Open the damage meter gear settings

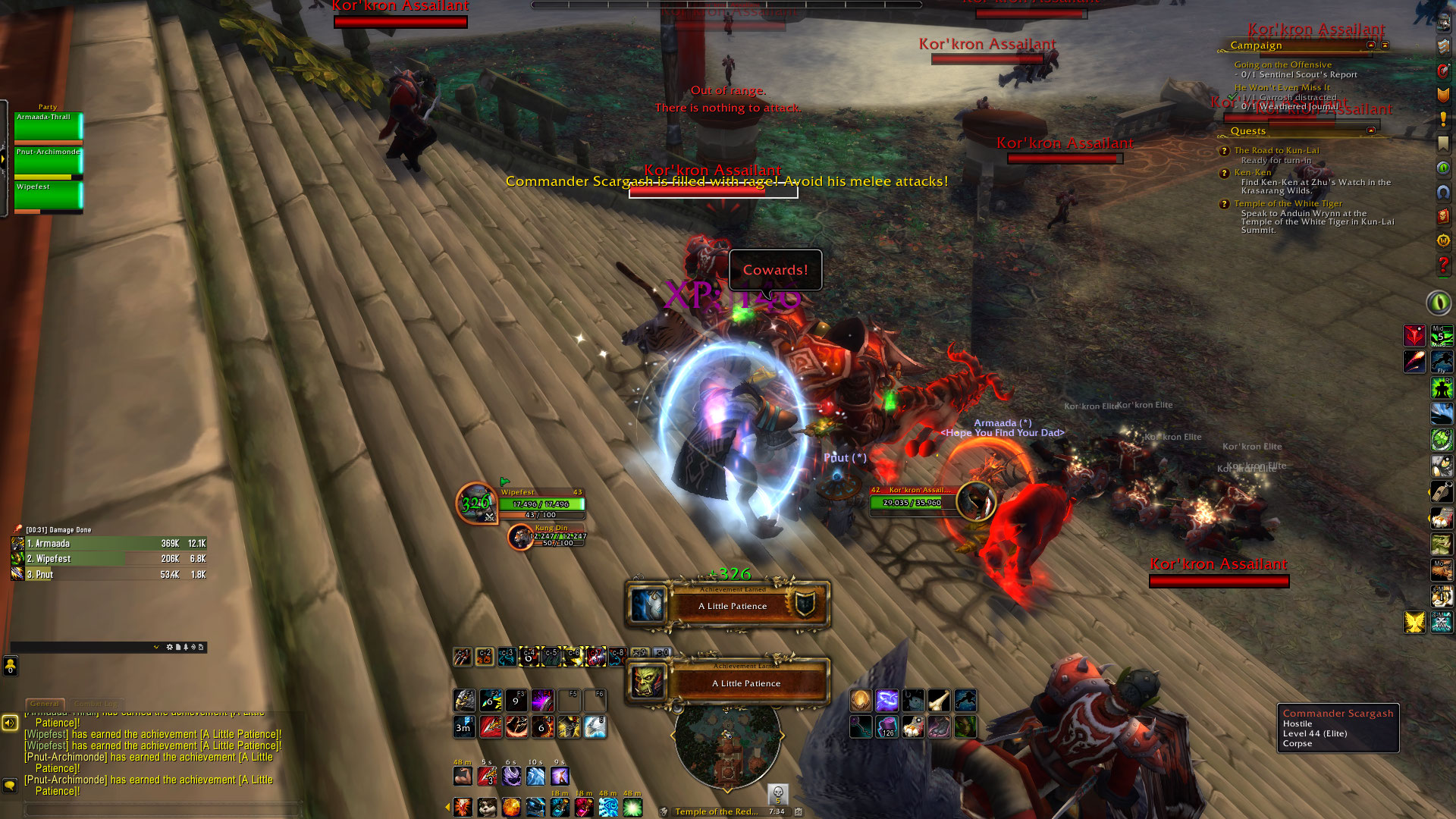(169, 647)
